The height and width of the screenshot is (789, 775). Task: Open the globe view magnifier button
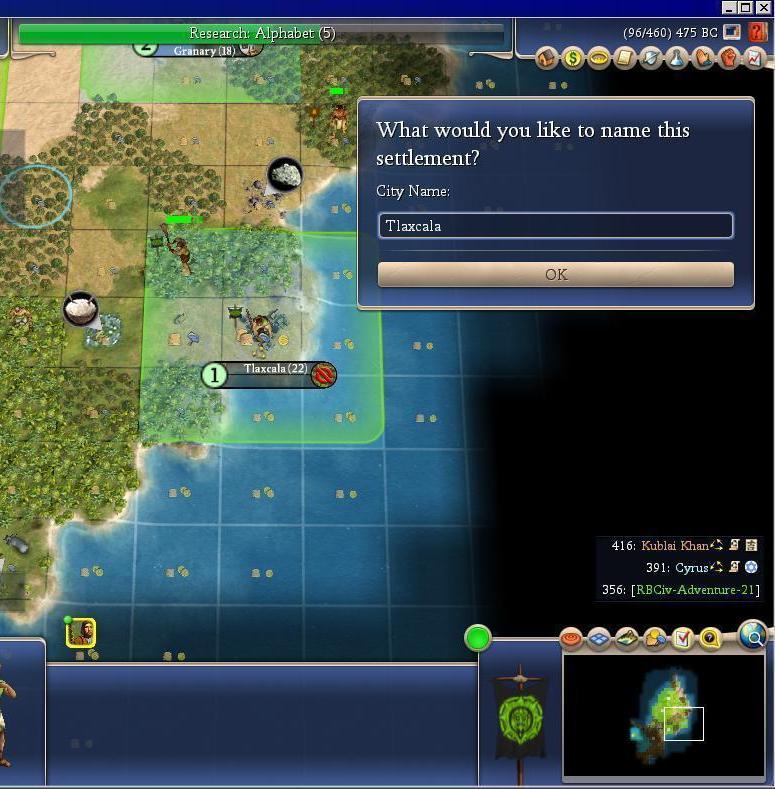point(753,634)
